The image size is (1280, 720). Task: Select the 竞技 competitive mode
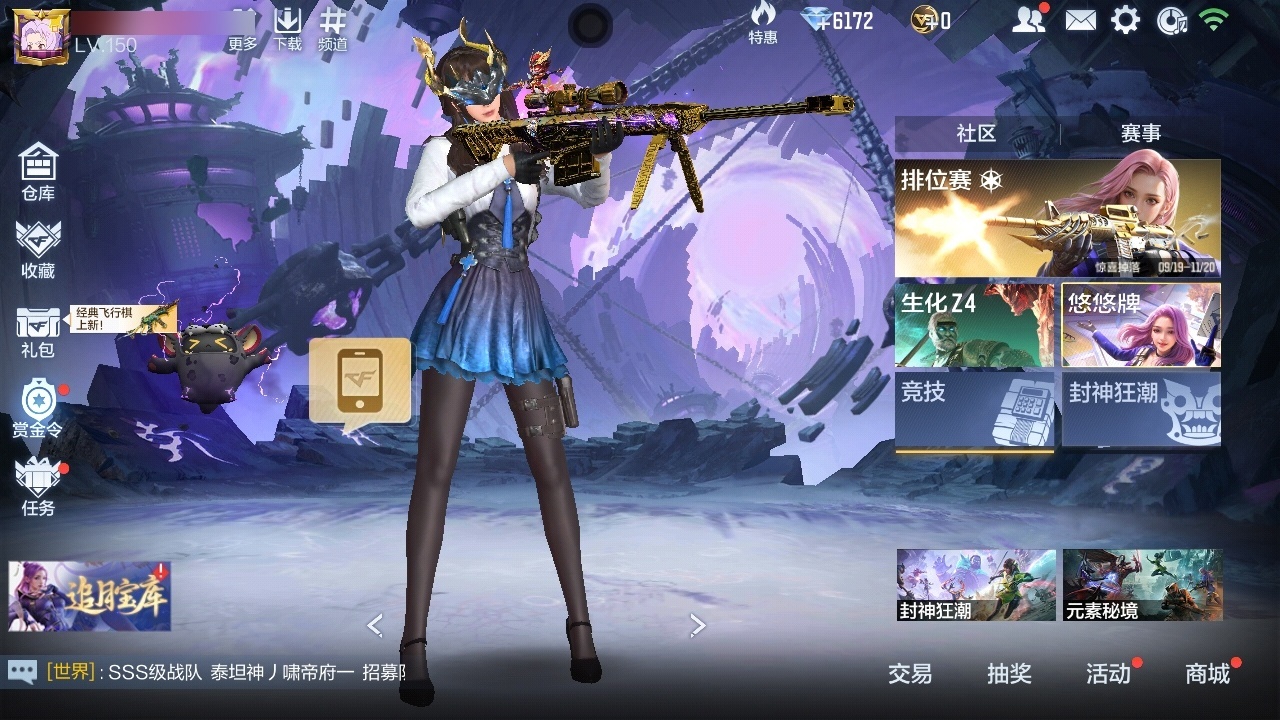(974, 410)
